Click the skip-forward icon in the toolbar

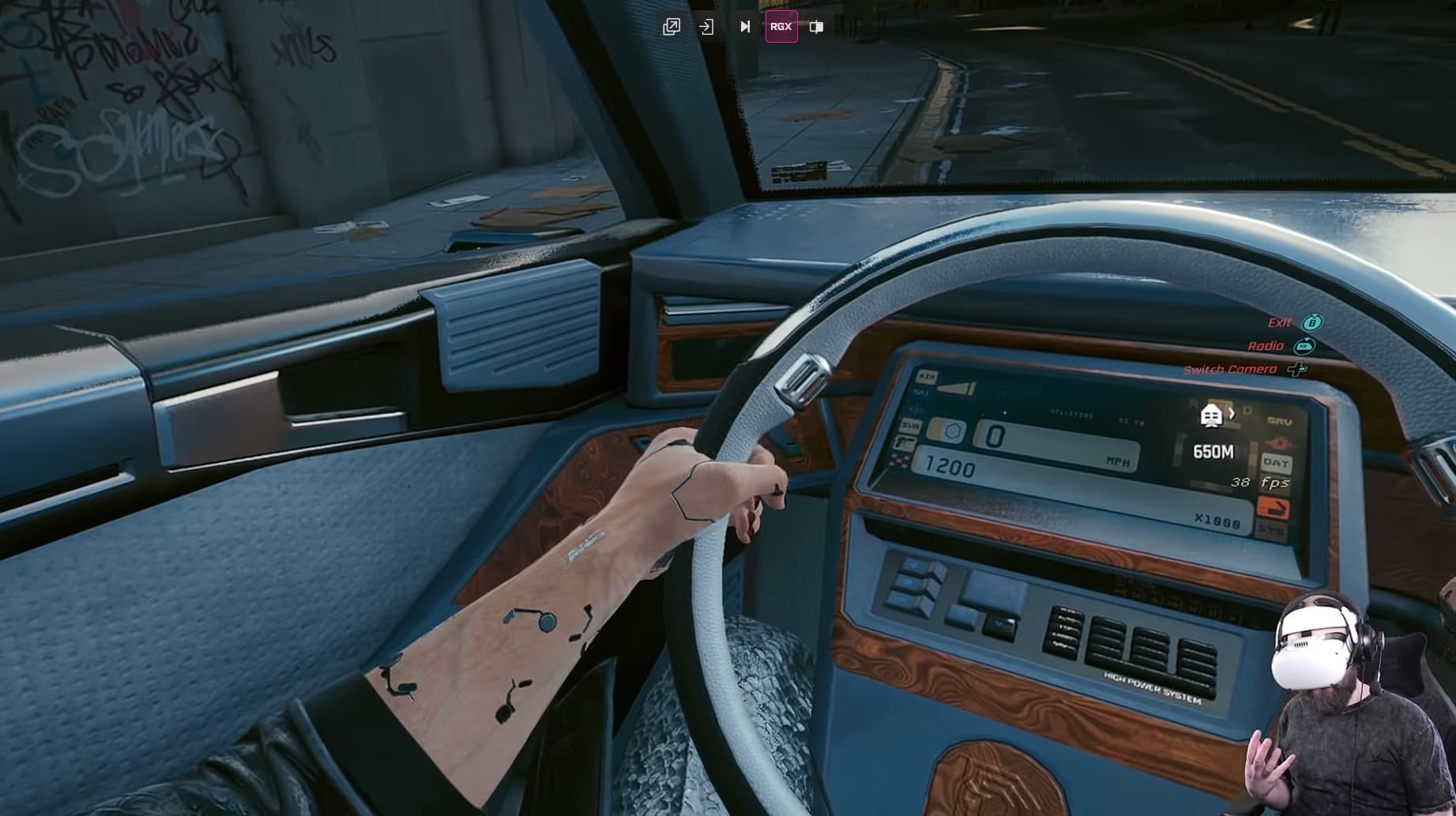[743, 26]
